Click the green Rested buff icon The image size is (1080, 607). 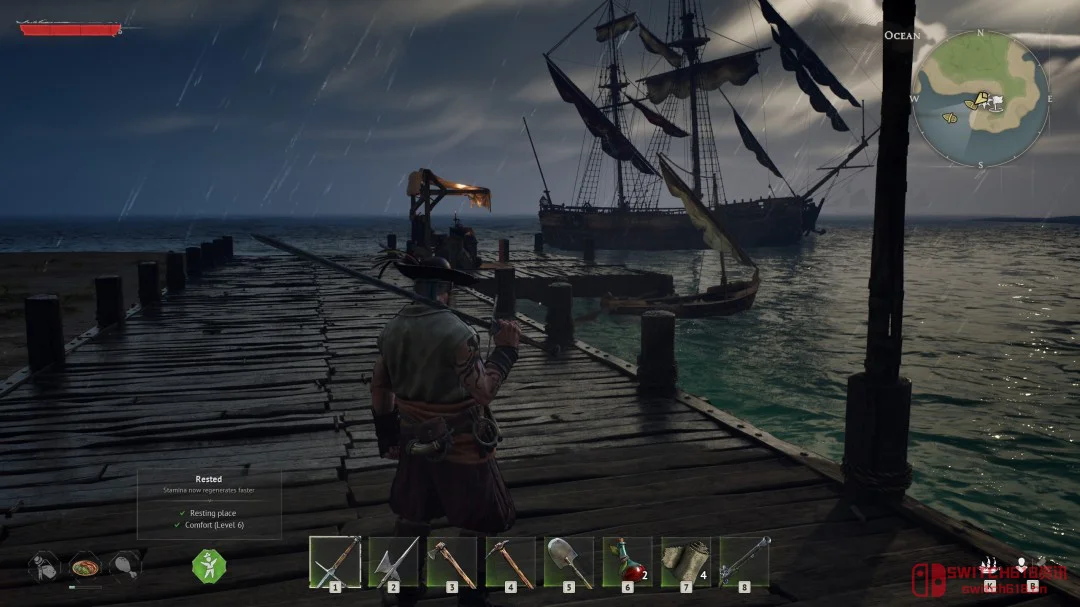pos(208,565)
